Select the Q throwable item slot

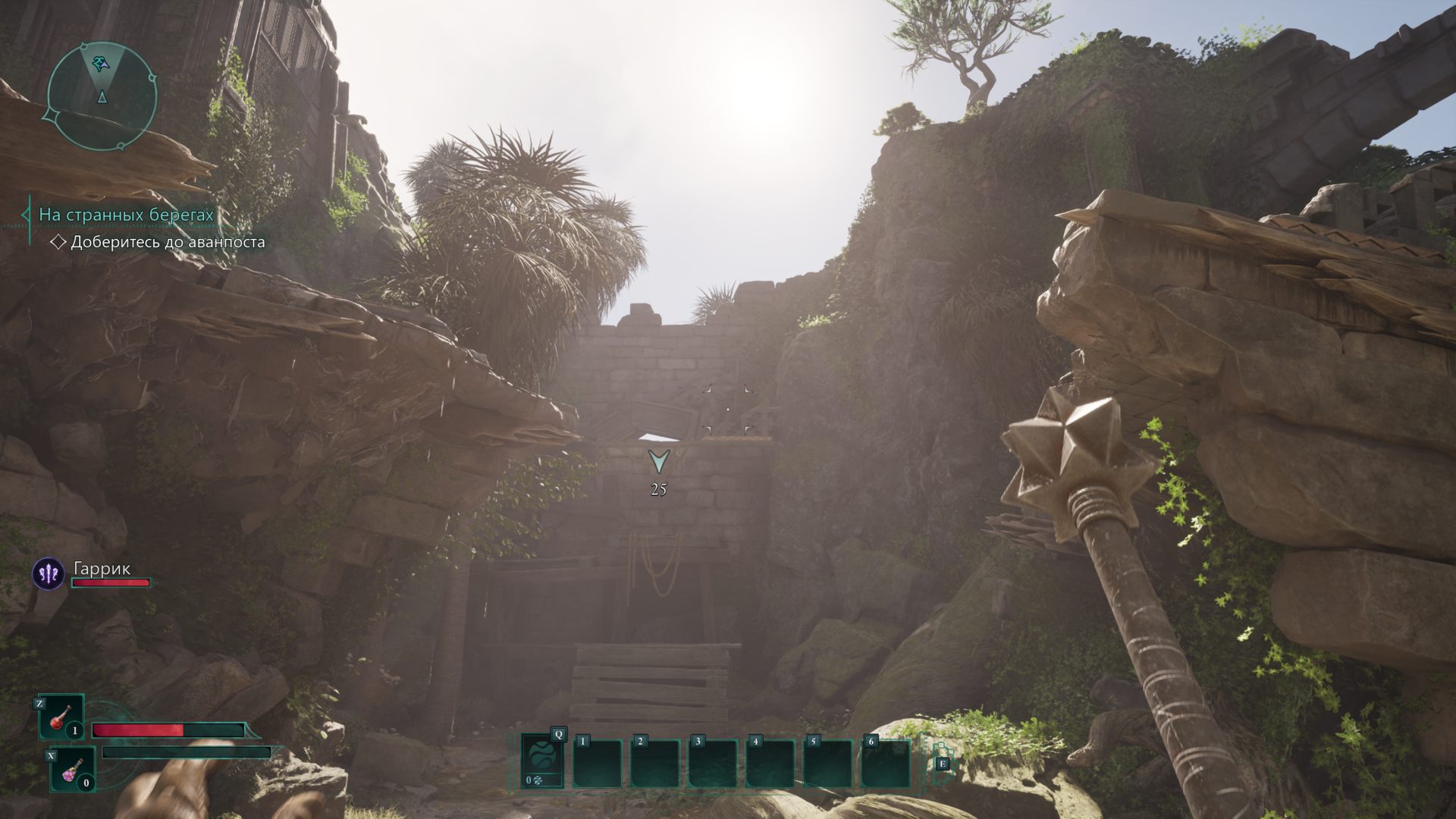click(543, 761)
